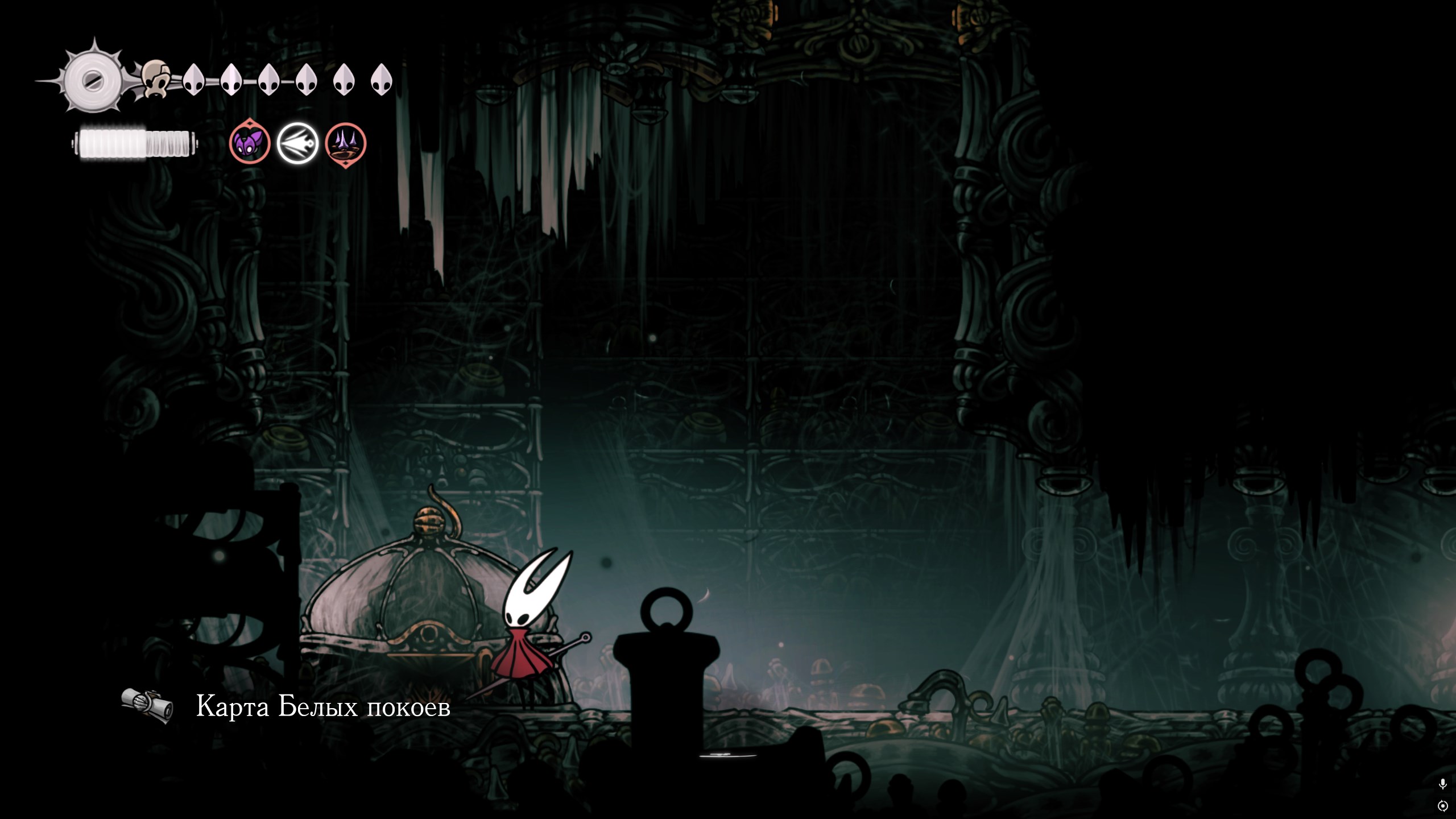Viewport: 1456px width, 819px height.
Task: Click the silk spool crest emblem
Action: click(x=92, y=81)
